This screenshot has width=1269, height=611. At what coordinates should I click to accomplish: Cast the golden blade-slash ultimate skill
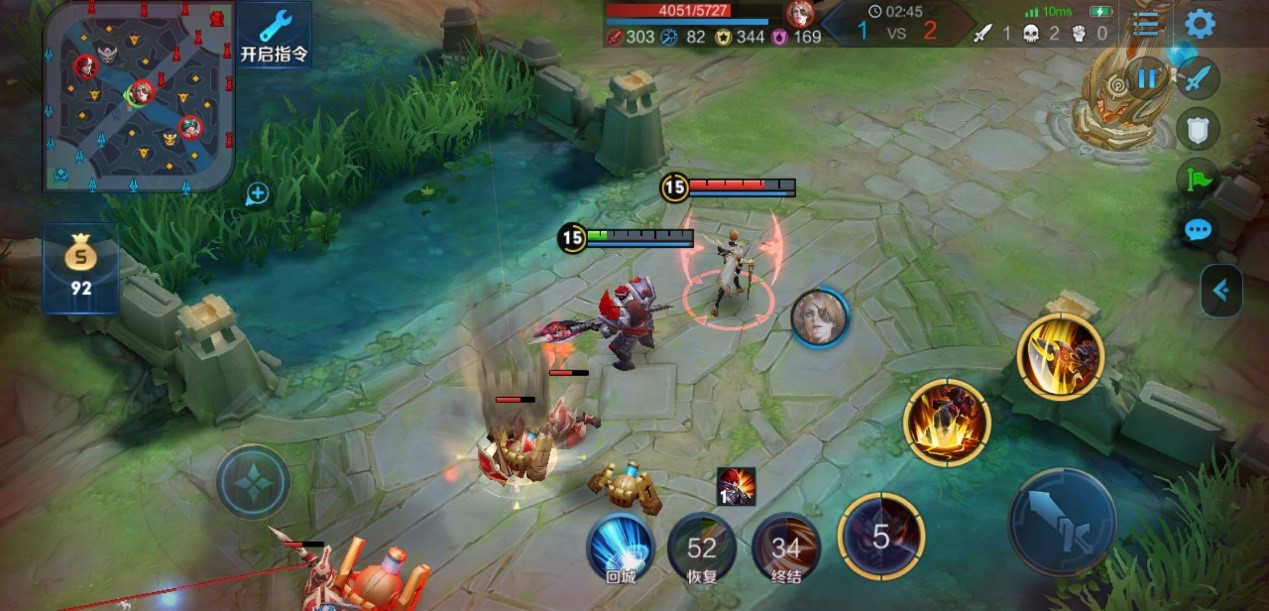(x=1060, y=356)
